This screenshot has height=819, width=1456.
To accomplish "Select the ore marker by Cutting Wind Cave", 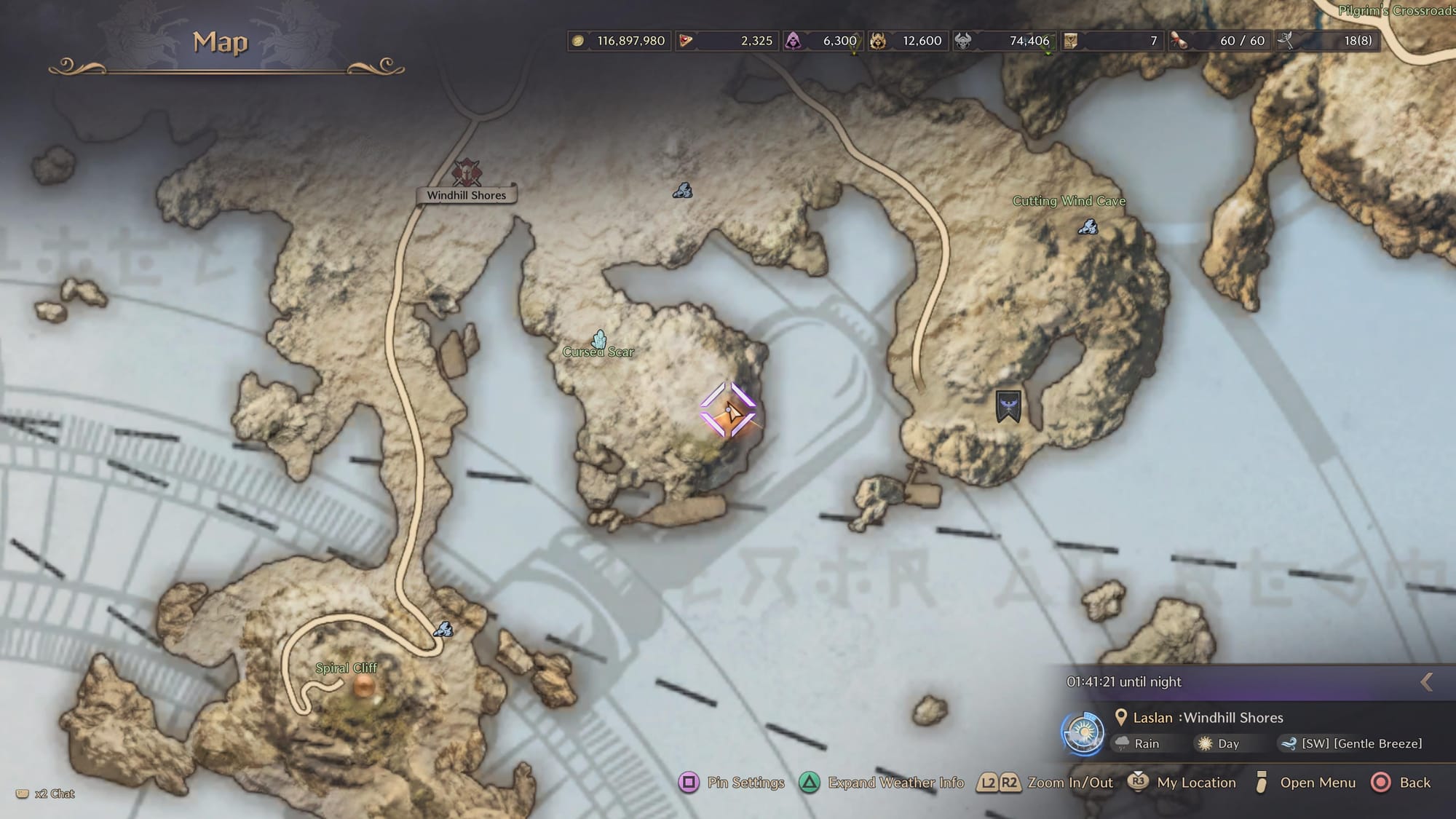I will 1088,227.
